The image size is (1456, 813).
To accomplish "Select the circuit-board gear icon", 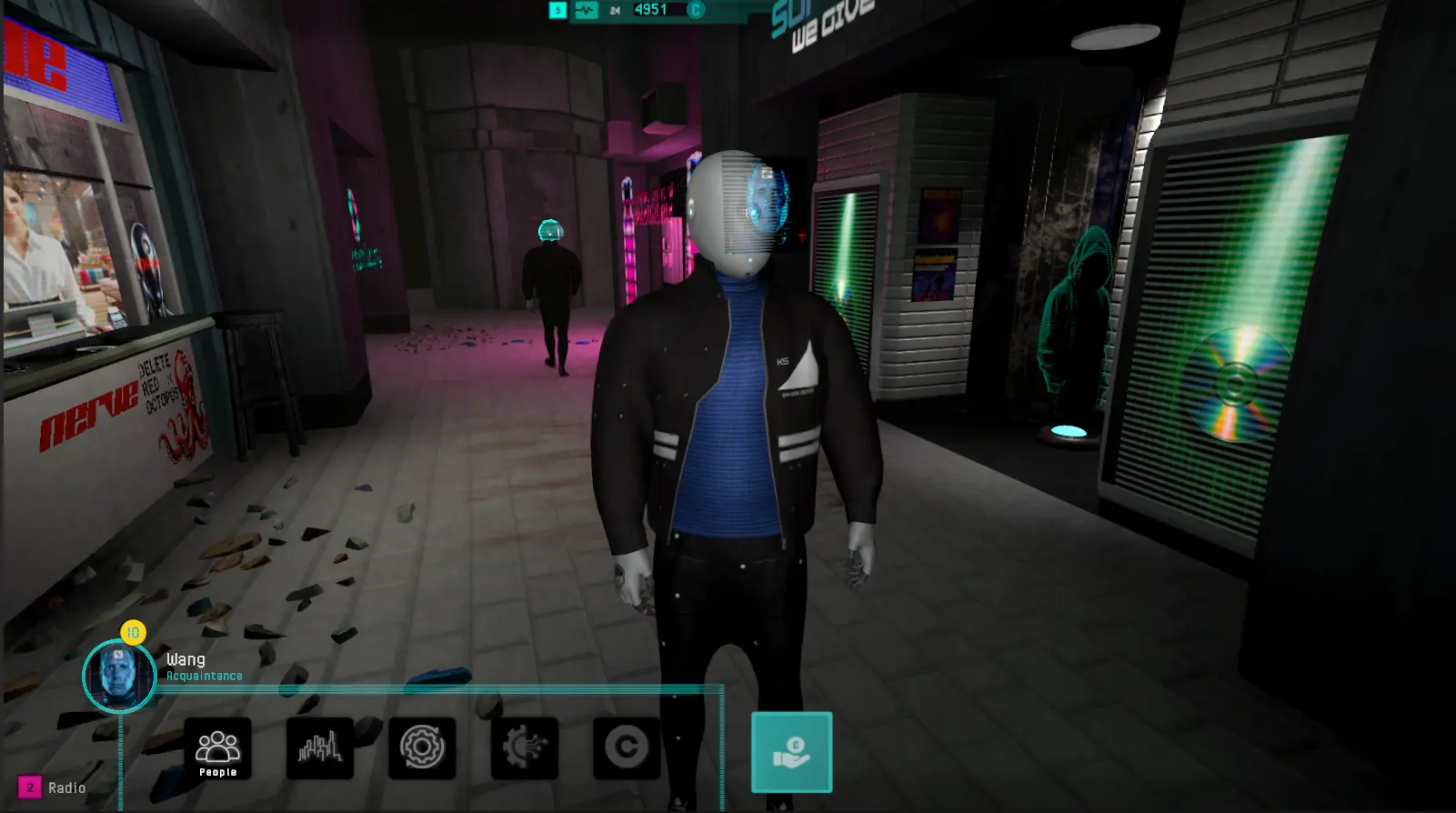I will (522, 748).
